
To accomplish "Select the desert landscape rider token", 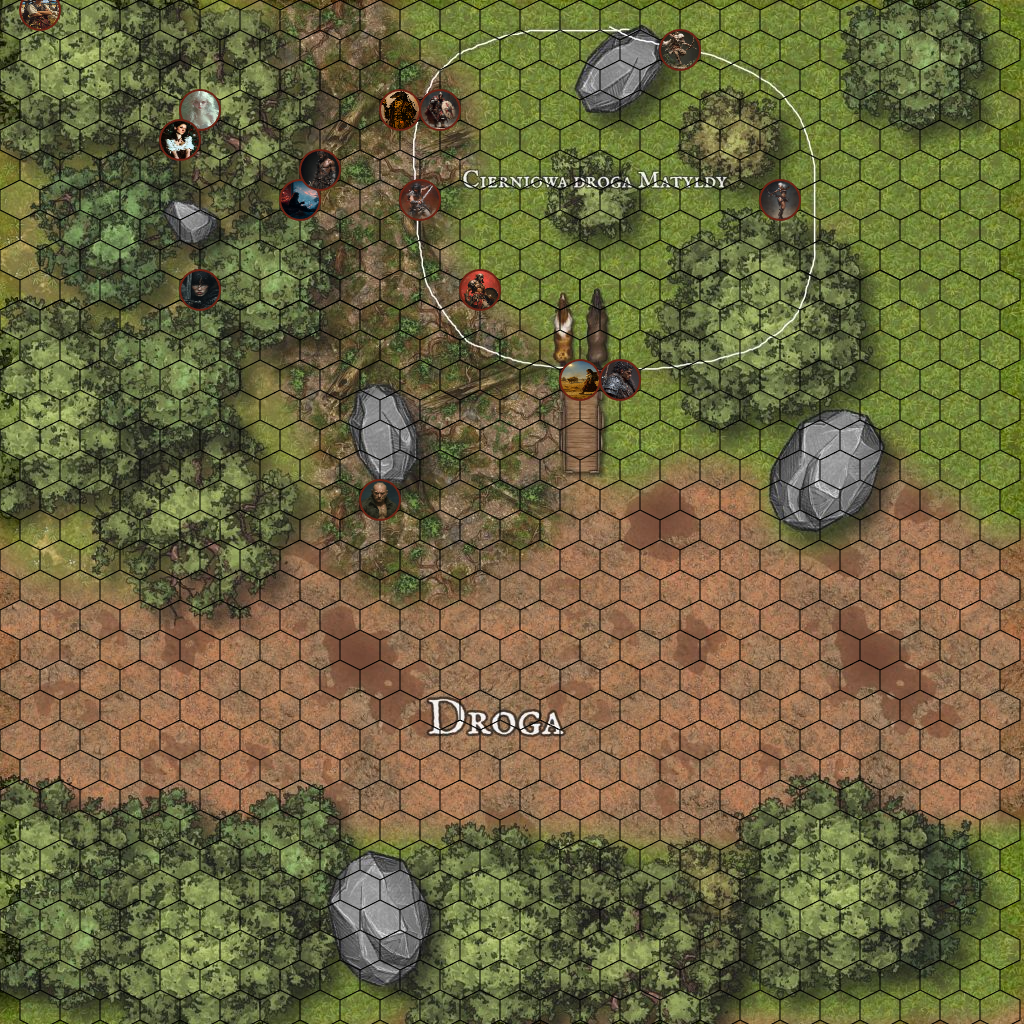I will 580,380.
